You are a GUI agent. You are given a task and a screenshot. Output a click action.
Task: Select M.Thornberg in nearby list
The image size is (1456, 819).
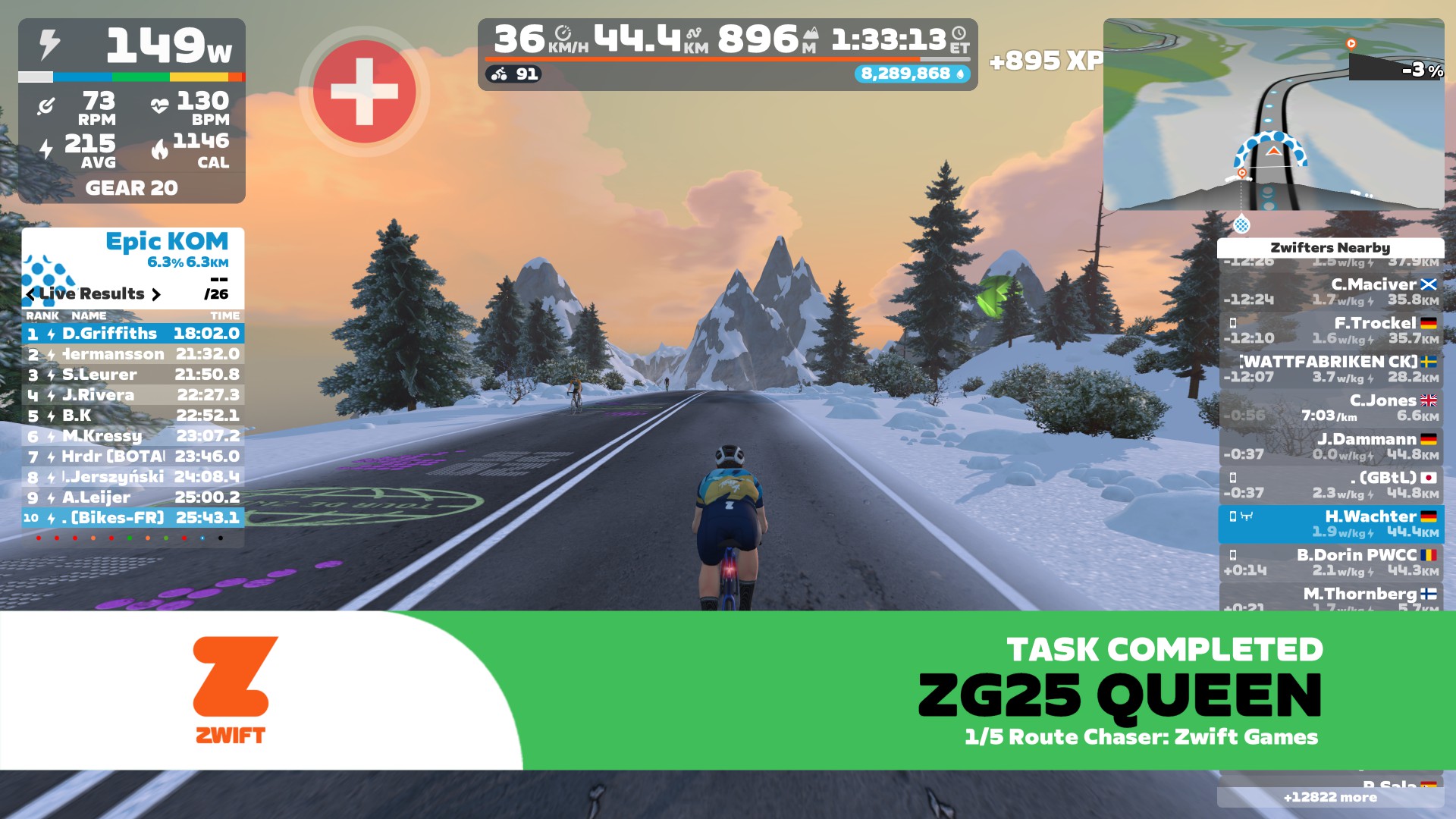coord(1331,596)
